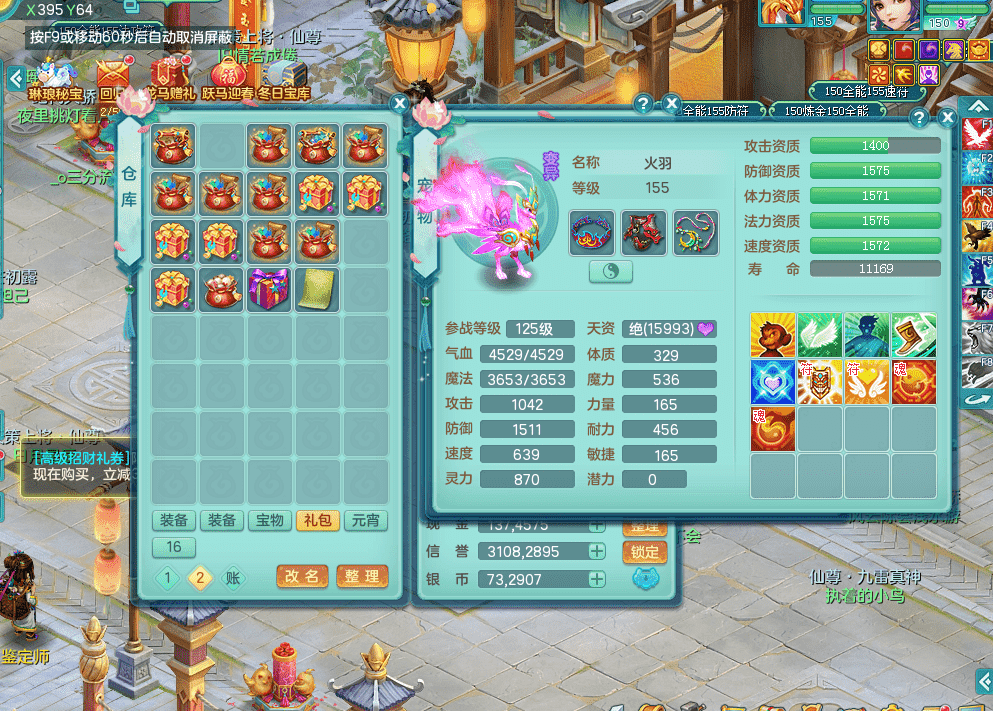
Task: Open warehouse page 1
Action: [x=170, y=578]
